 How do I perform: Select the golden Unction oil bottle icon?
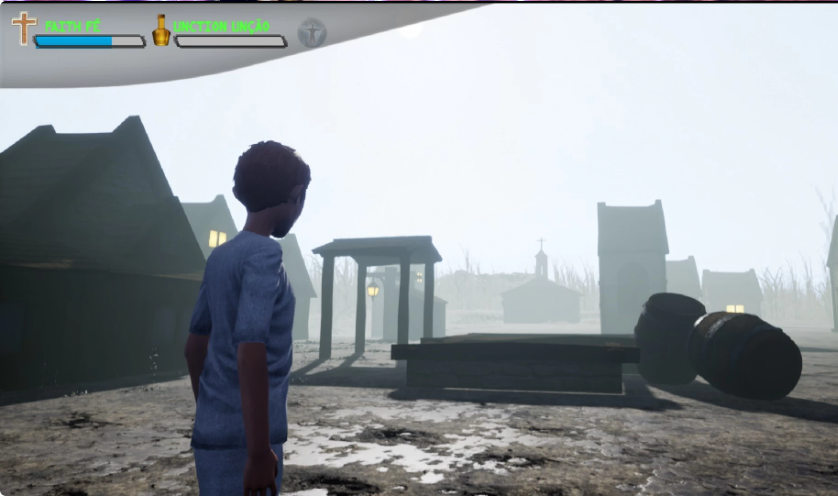coord(161,31)
